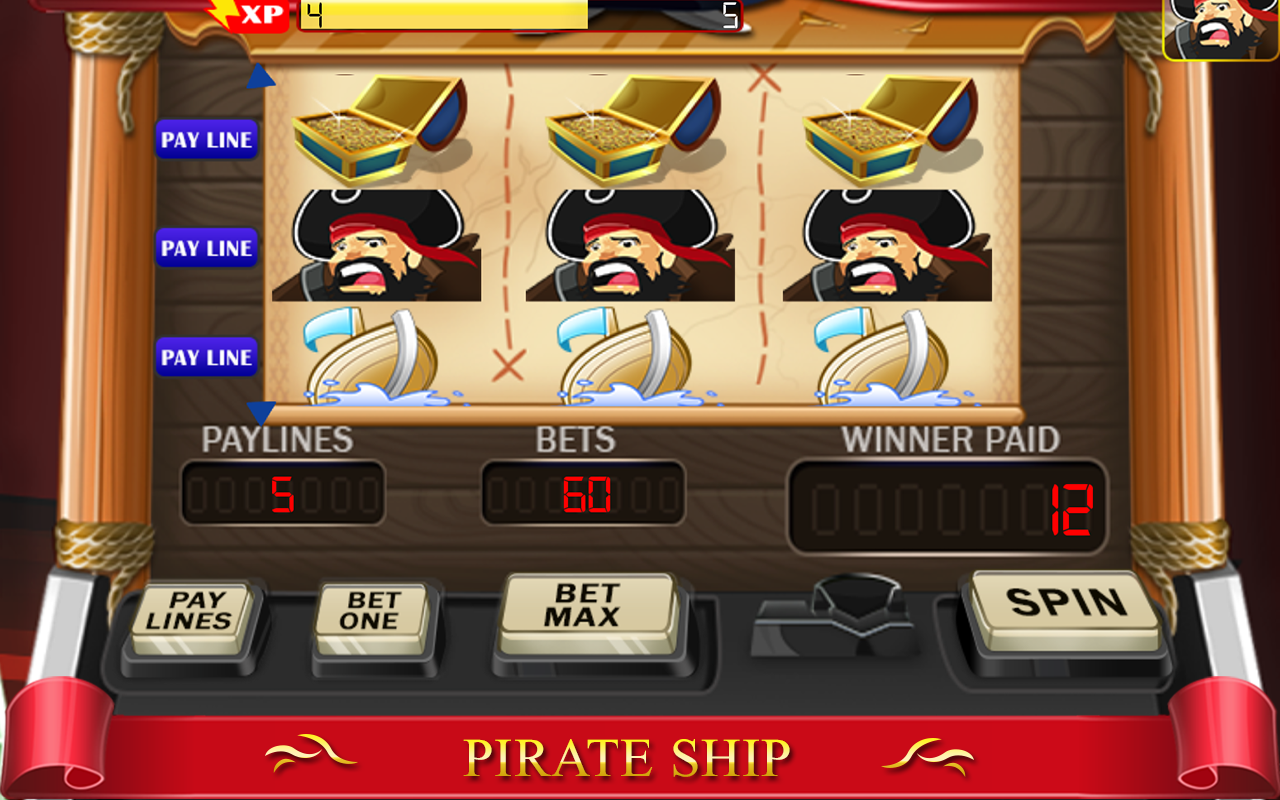Click the WINNER PAID label
Viewport: 1280px width, 800px height.
point(950,438)
